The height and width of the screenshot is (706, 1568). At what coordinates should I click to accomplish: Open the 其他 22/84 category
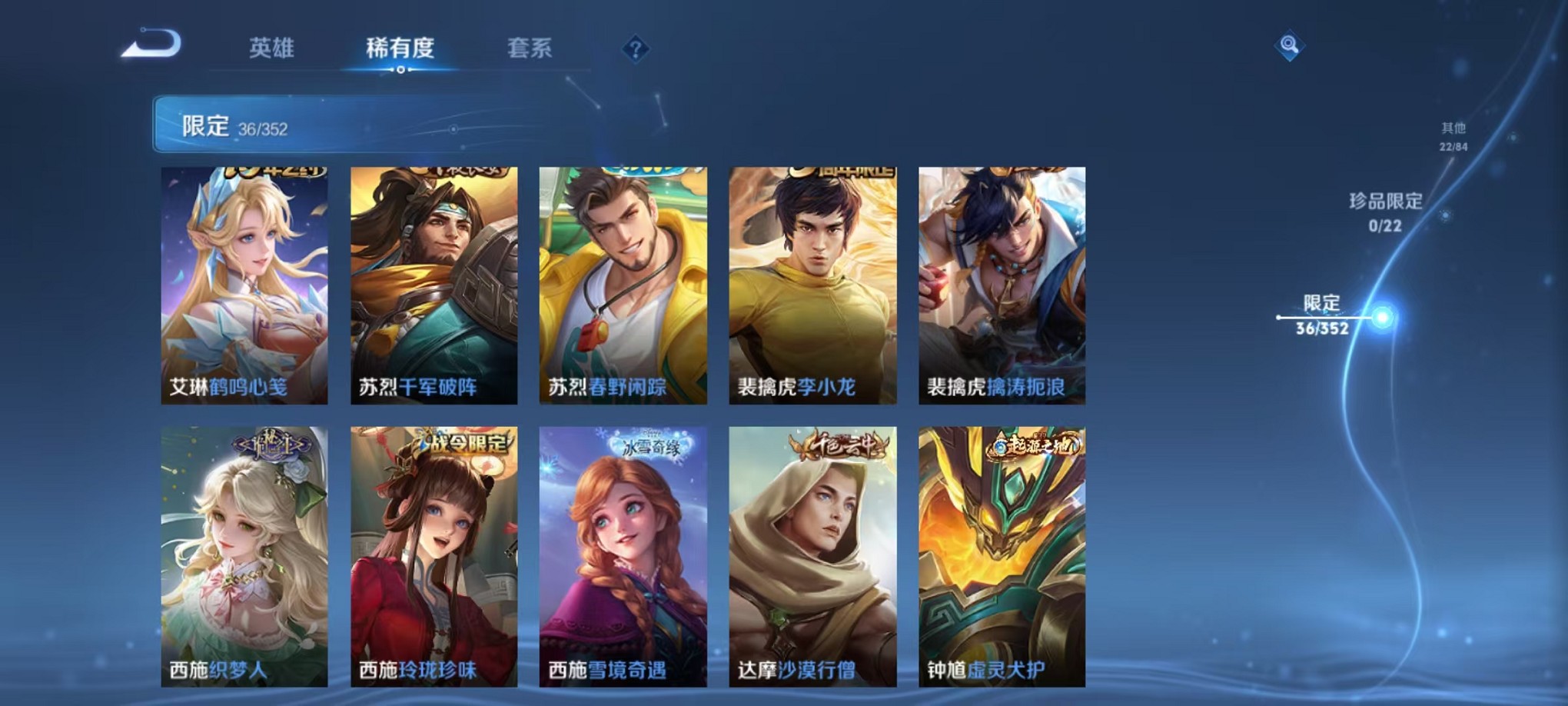pyautogui.click(x=1453, y=137)
